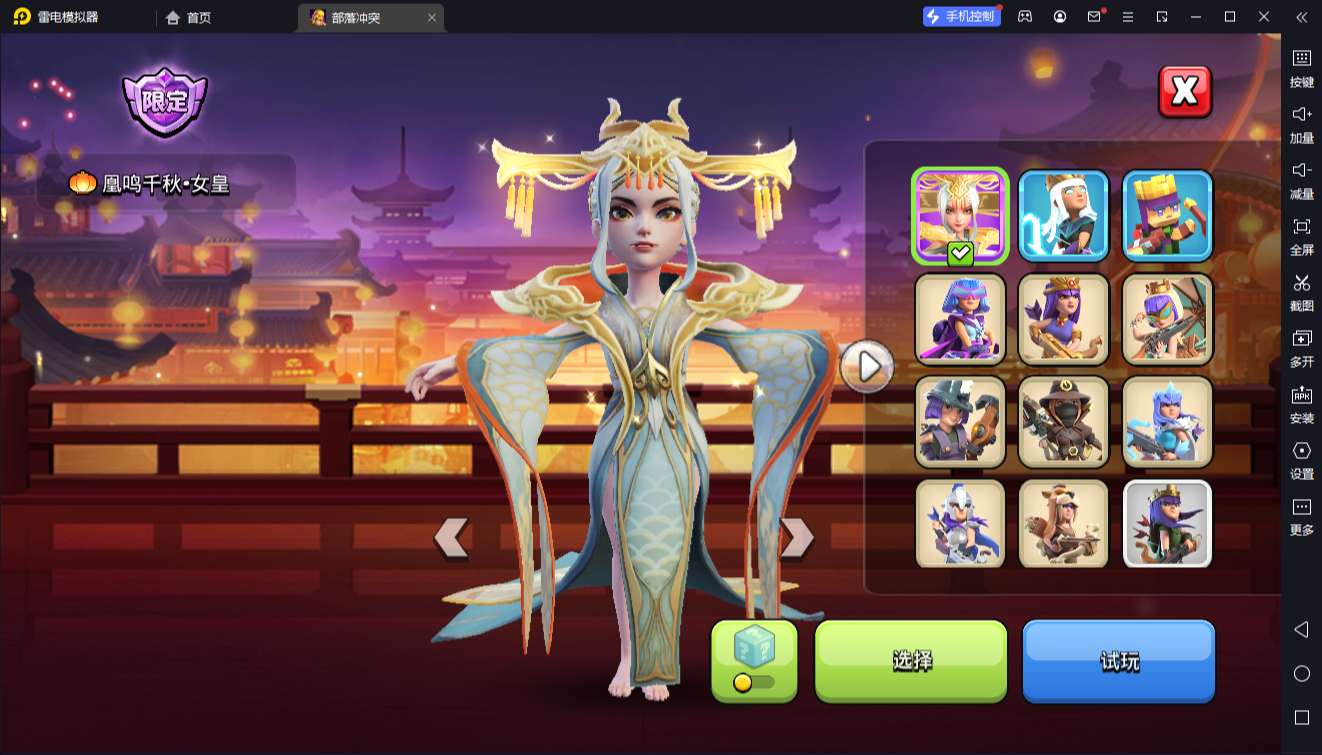Select the ice crystal queen skin
1322x755 pixels.
tap(1167, 422)
